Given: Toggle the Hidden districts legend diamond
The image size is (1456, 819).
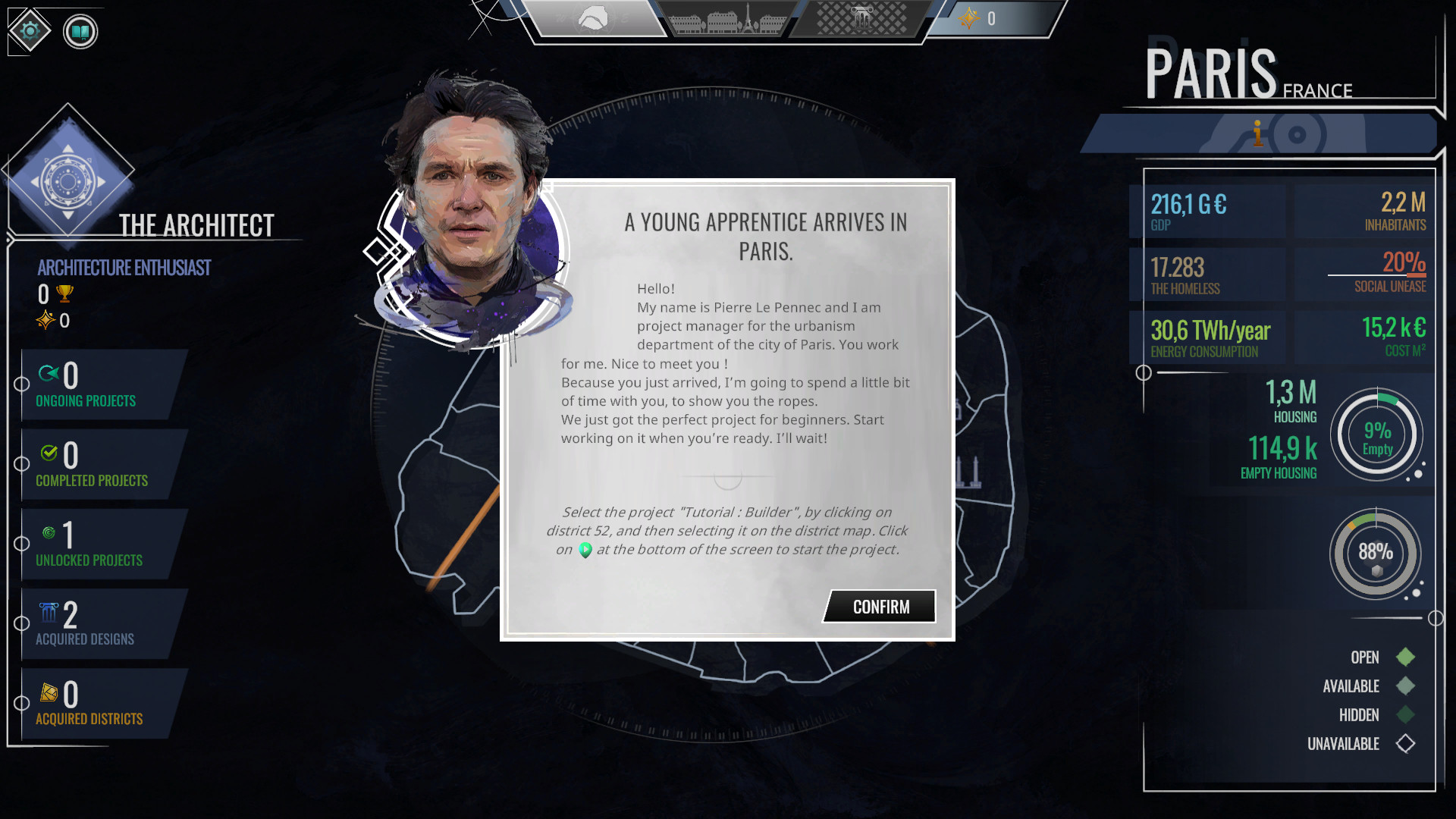Looking at the screenshot, I should point(1407,715).
